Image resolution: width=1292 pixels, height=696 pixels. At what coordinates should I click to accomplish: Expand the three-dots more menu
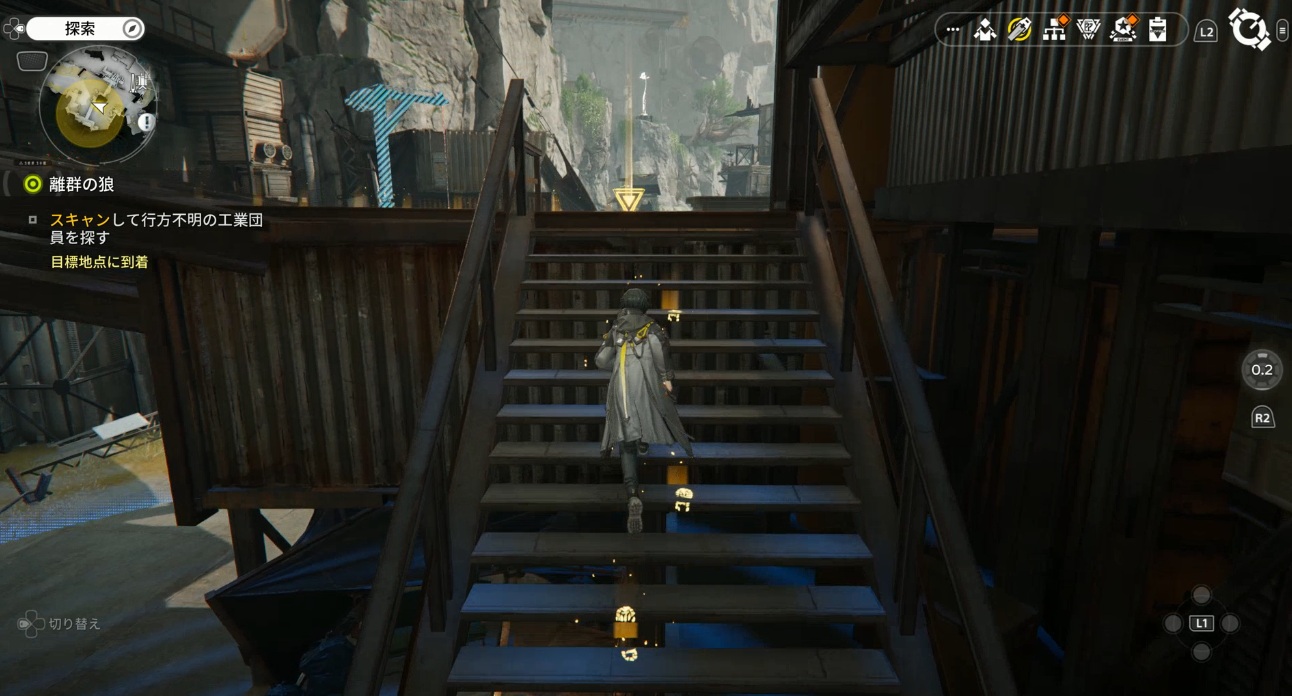[x=952, y=30]
